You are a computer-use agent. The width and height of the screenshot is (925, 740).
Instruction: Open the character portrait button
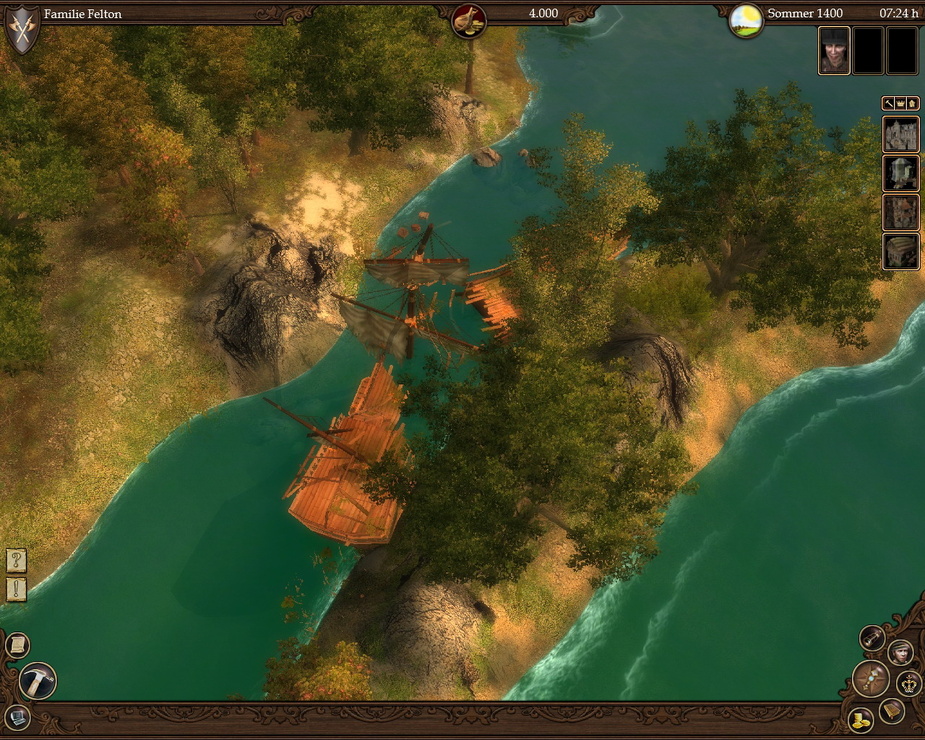point(900,652)
